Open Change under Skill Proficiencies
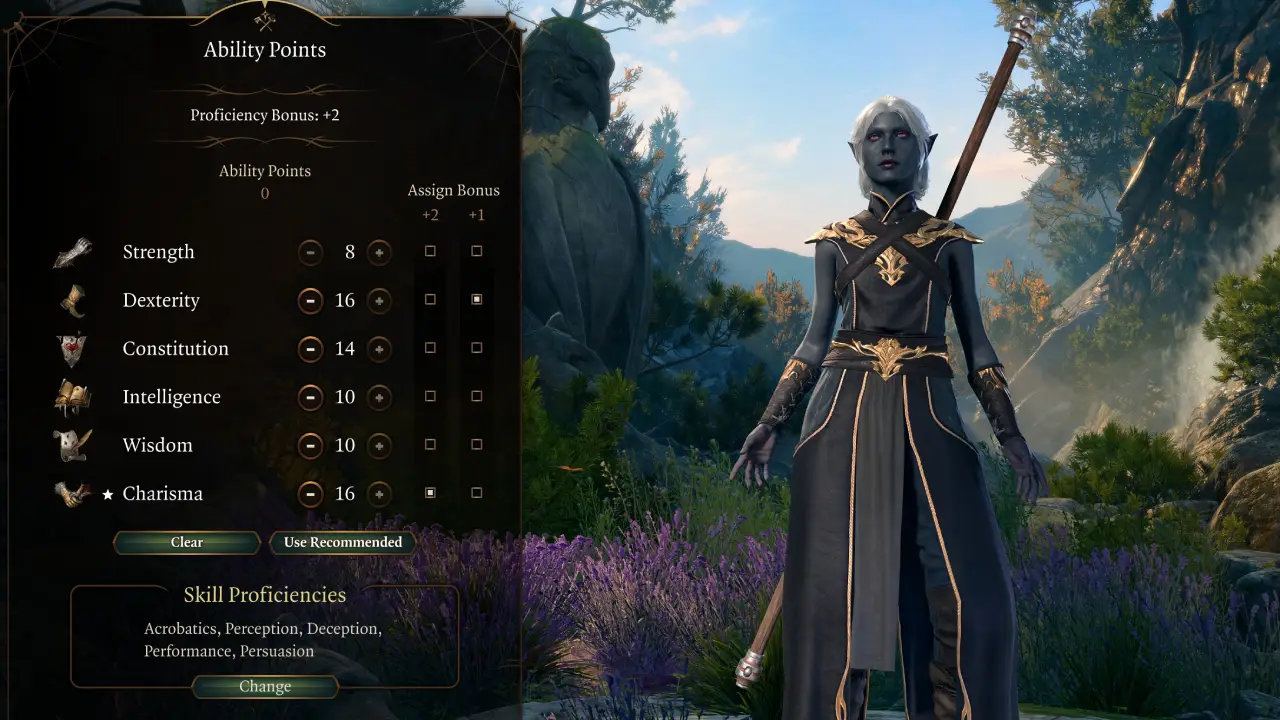 point(264,686)
